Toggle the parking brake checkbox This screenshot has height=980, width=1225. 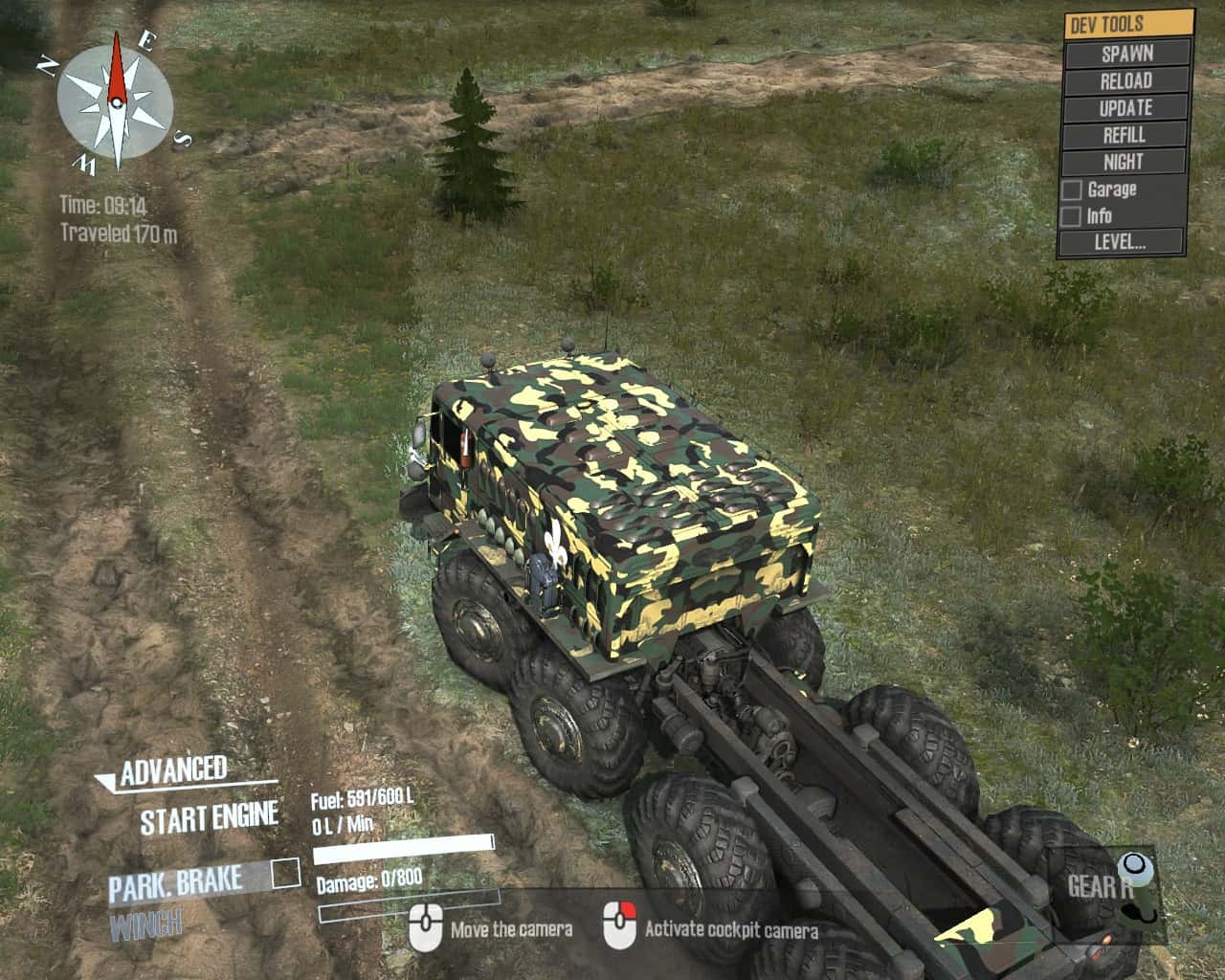[285, 873]
